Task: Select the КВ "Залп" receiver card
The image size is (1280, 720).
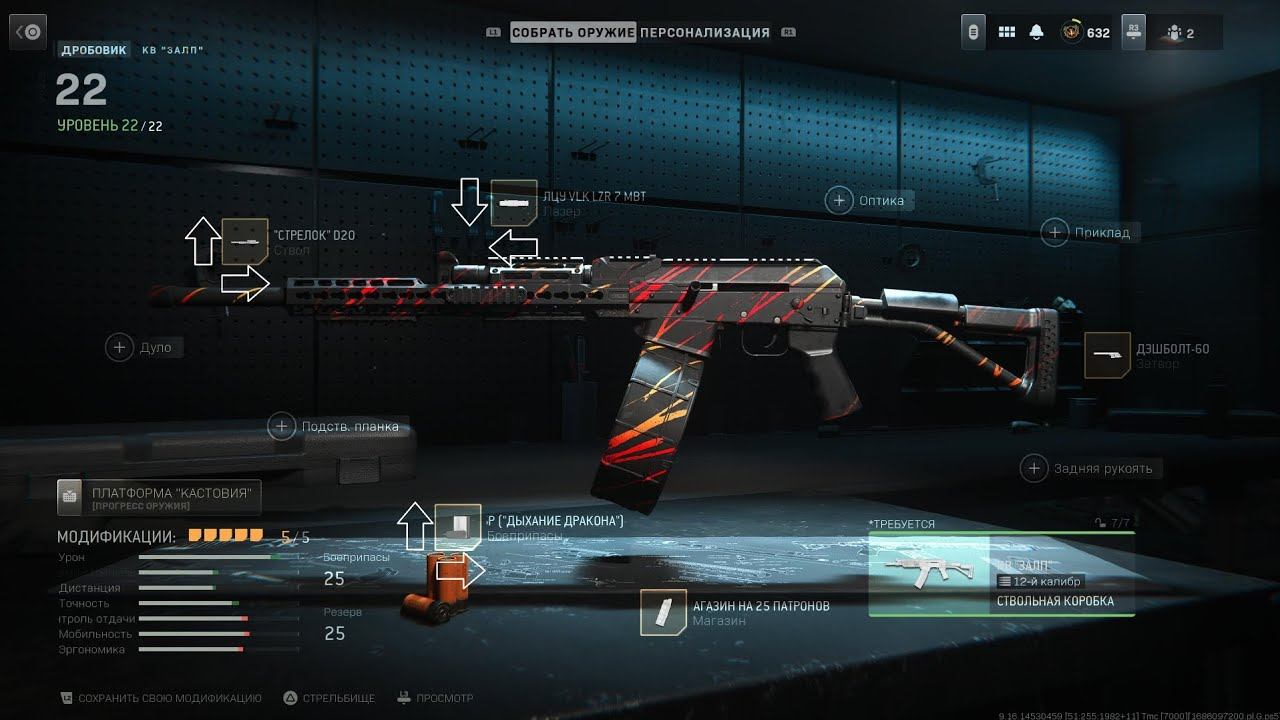Action: point(1001,574)
